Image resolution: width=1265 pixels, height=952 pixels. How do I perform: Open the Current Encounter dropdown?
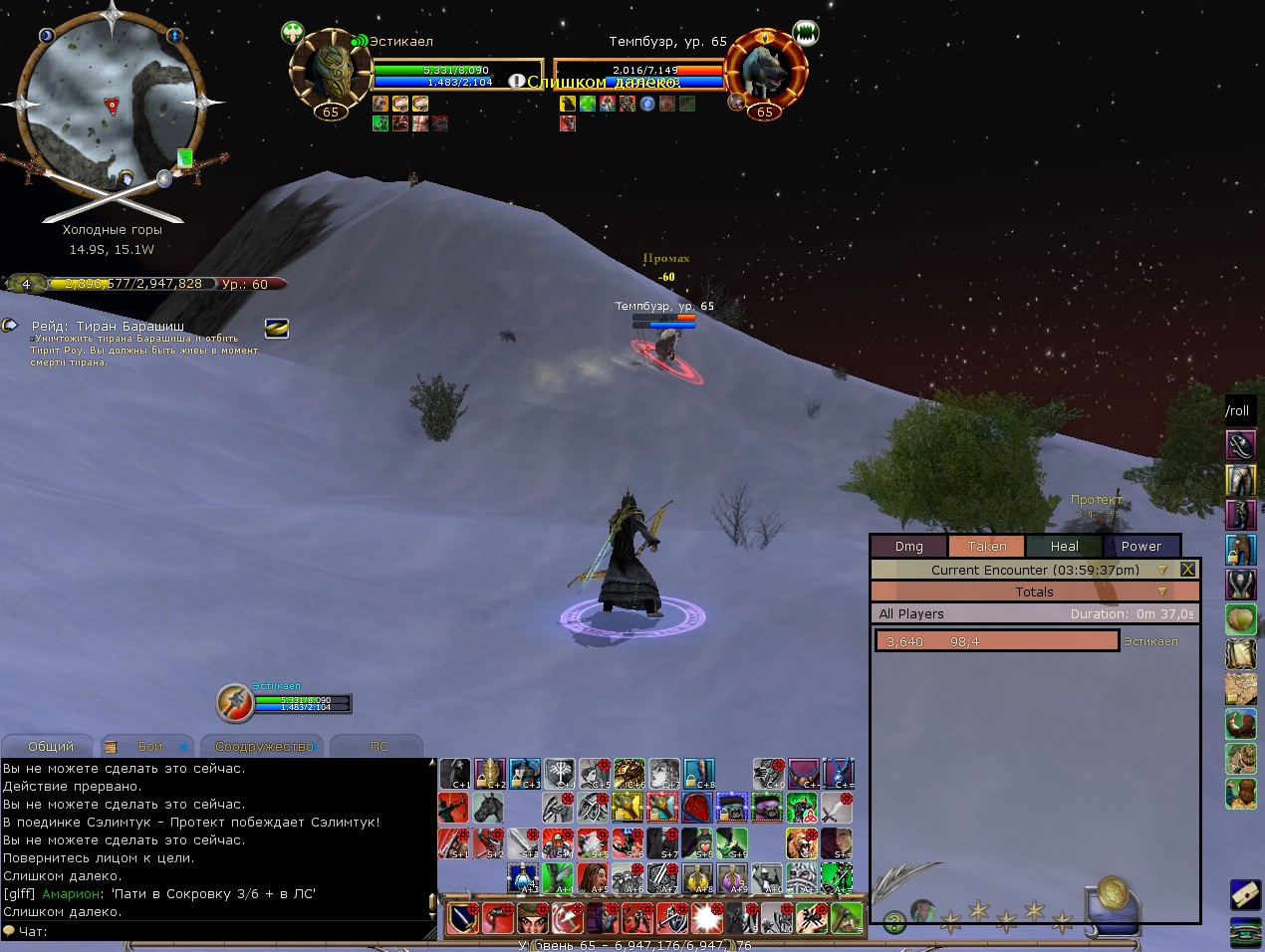point(1161,570)
